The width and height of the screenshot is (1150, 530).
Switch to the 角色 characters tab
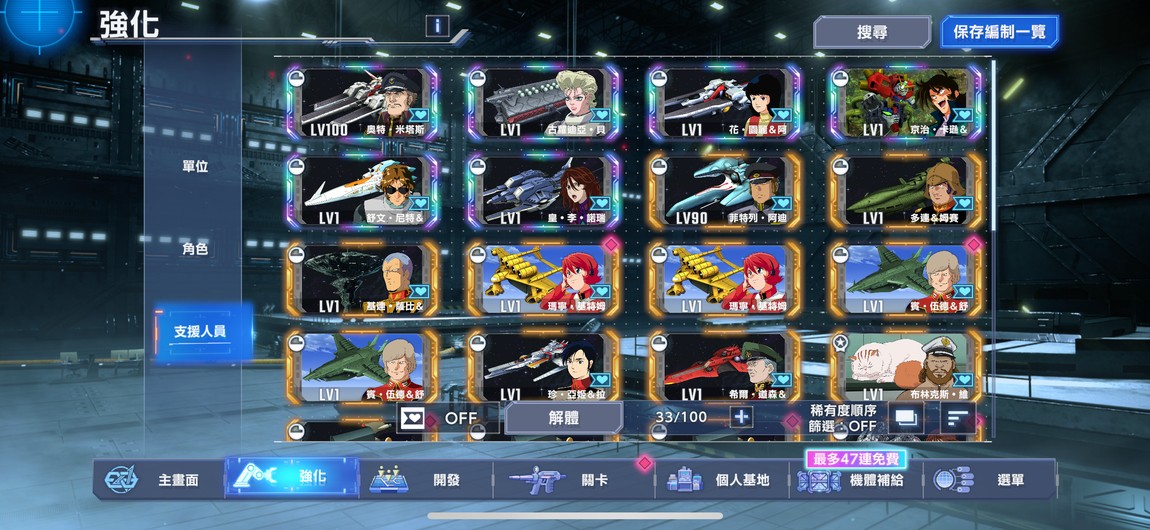[x=195, y=249]
